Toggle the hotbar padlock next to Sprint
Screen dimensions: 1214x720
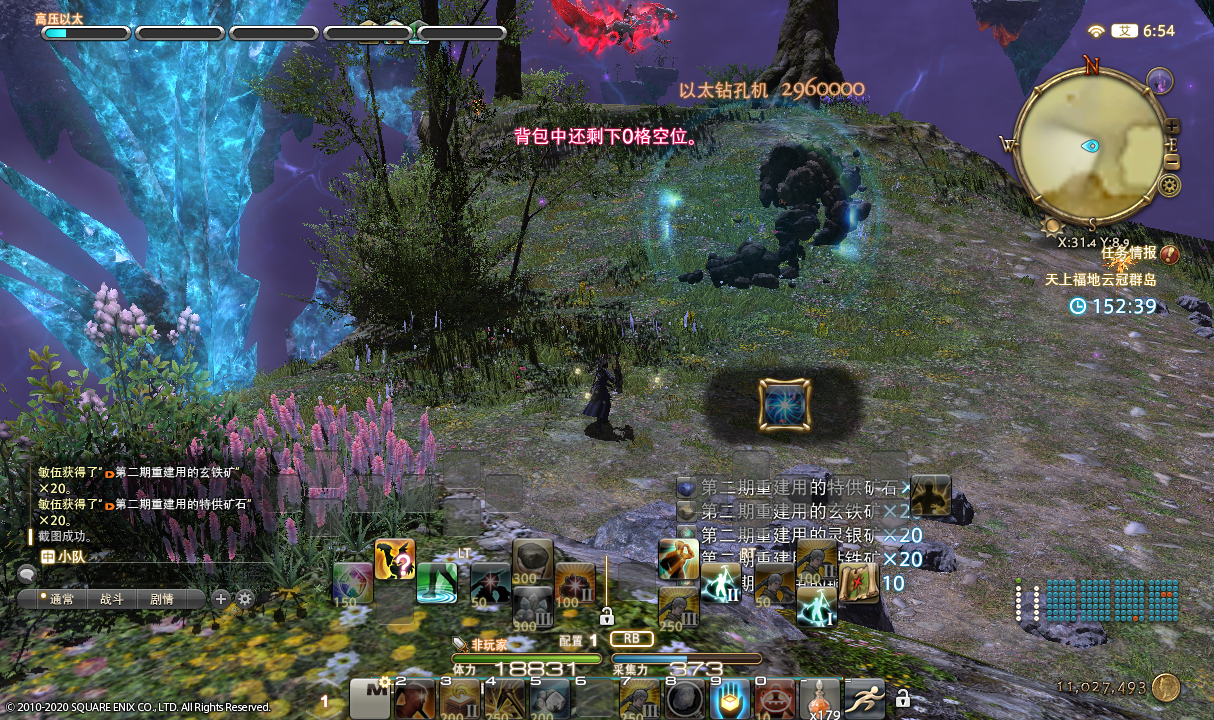[x=902, y=698]
